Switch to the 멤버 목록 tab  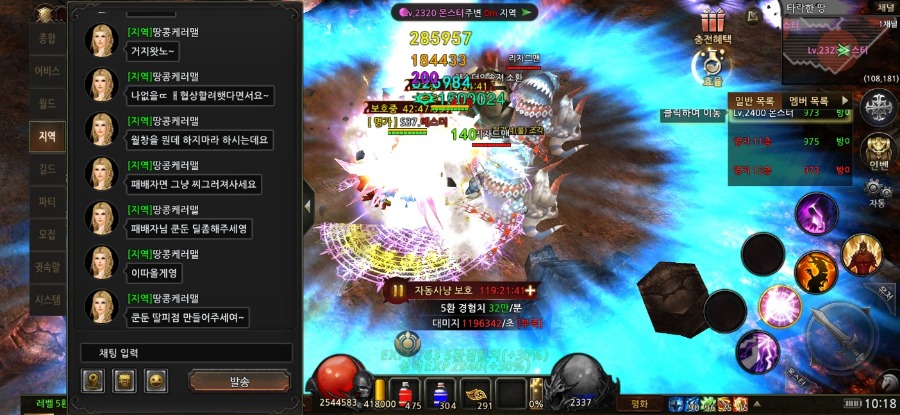(809, 101)
